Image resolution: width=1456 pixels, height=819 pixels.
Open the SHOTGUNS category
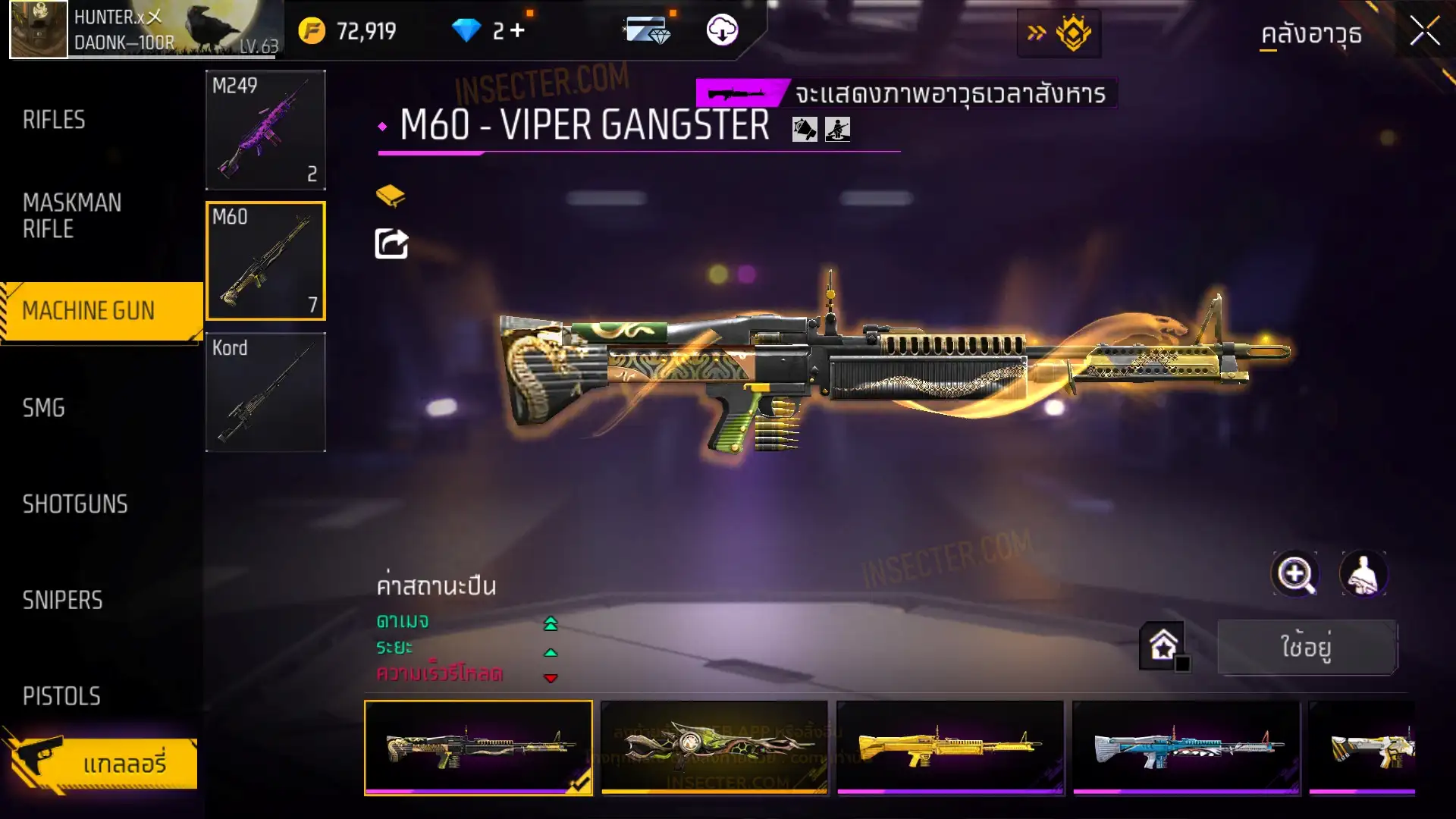(x=75, y=504)
